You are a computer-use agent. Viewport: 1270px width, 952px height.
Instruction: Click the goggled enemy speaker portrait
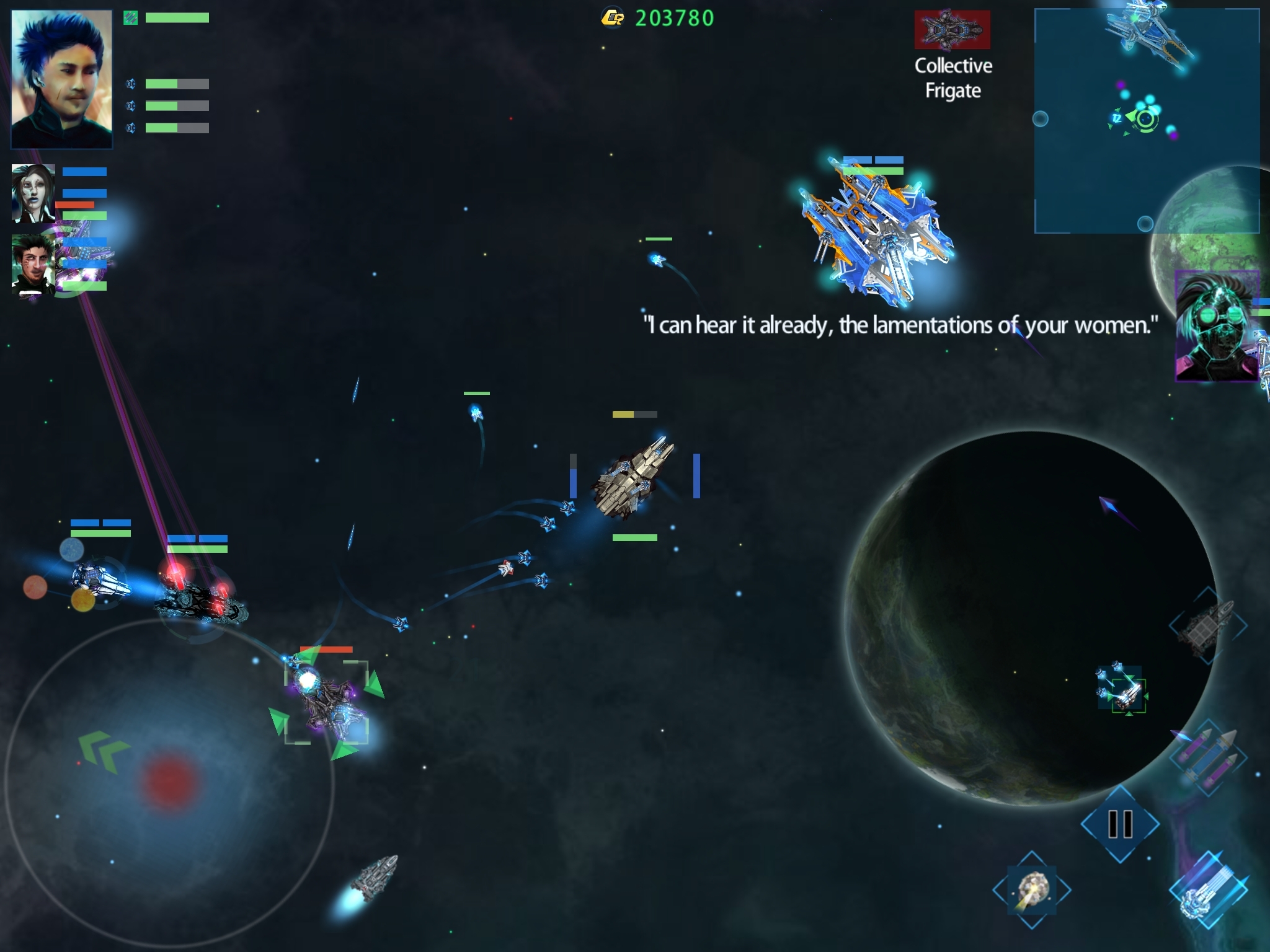click(x=1216, y=326)
